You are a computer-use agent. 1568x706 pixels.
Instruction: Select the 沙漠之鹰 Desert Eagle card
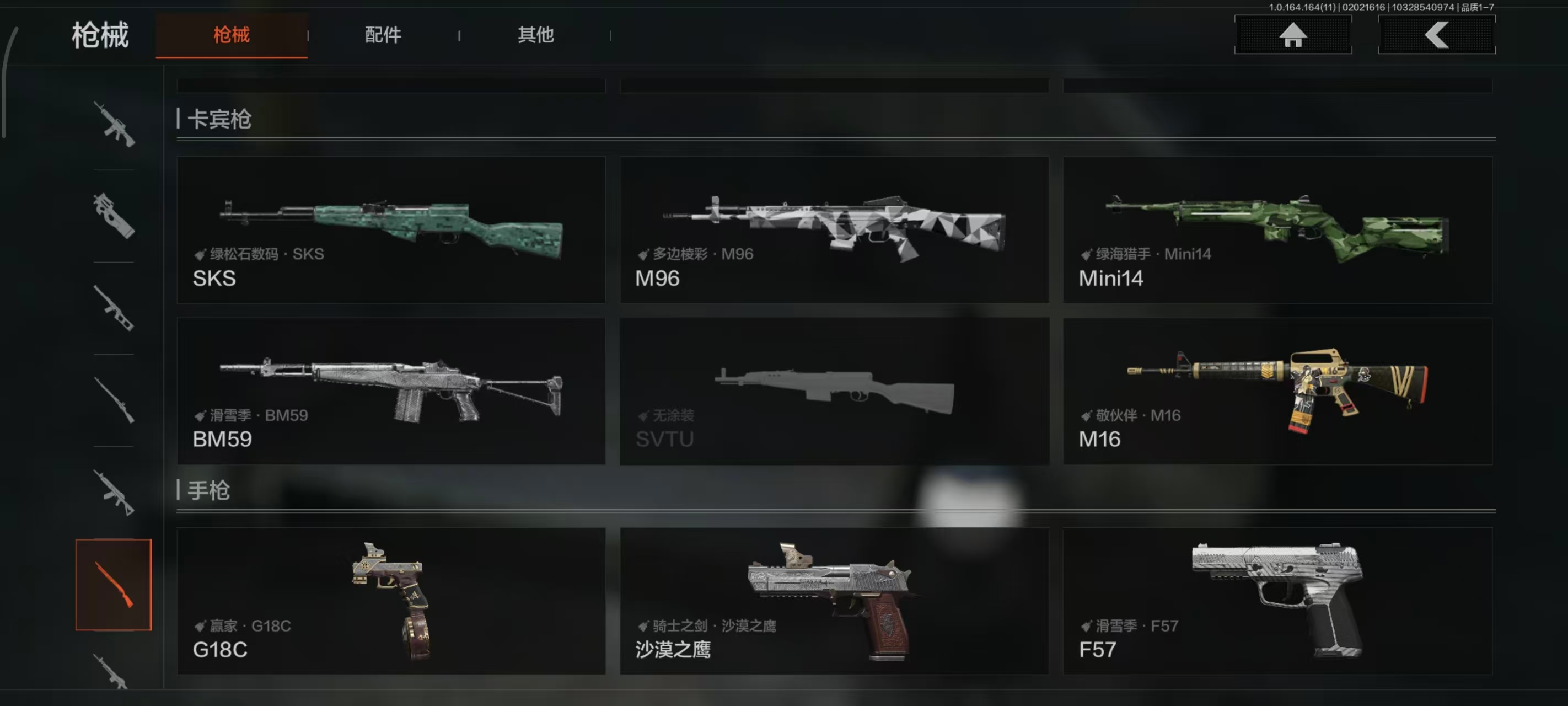tap(834, 603)
